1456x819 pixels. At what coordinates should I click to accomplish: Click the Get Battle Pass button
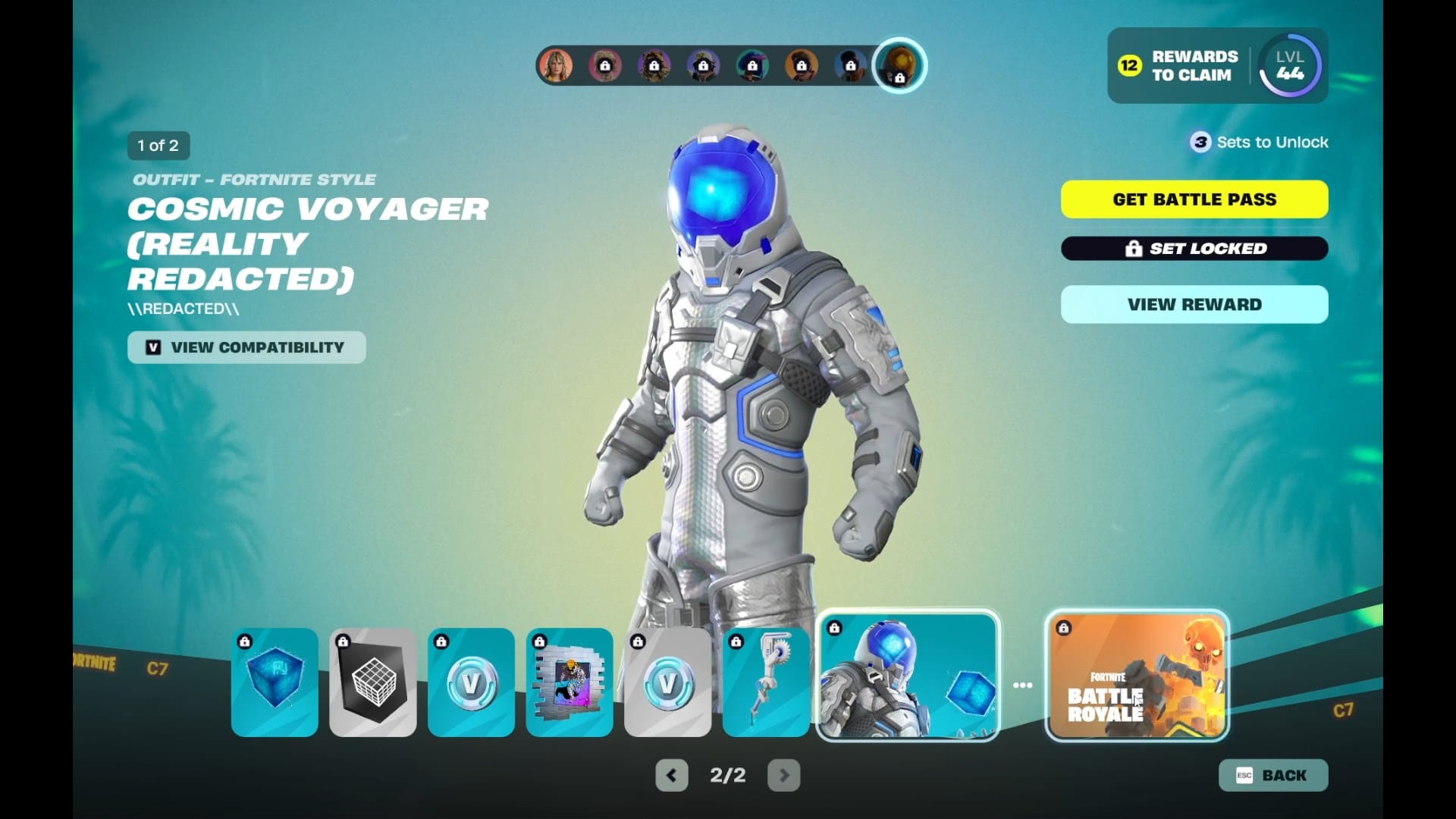(x=1194, y=199)
